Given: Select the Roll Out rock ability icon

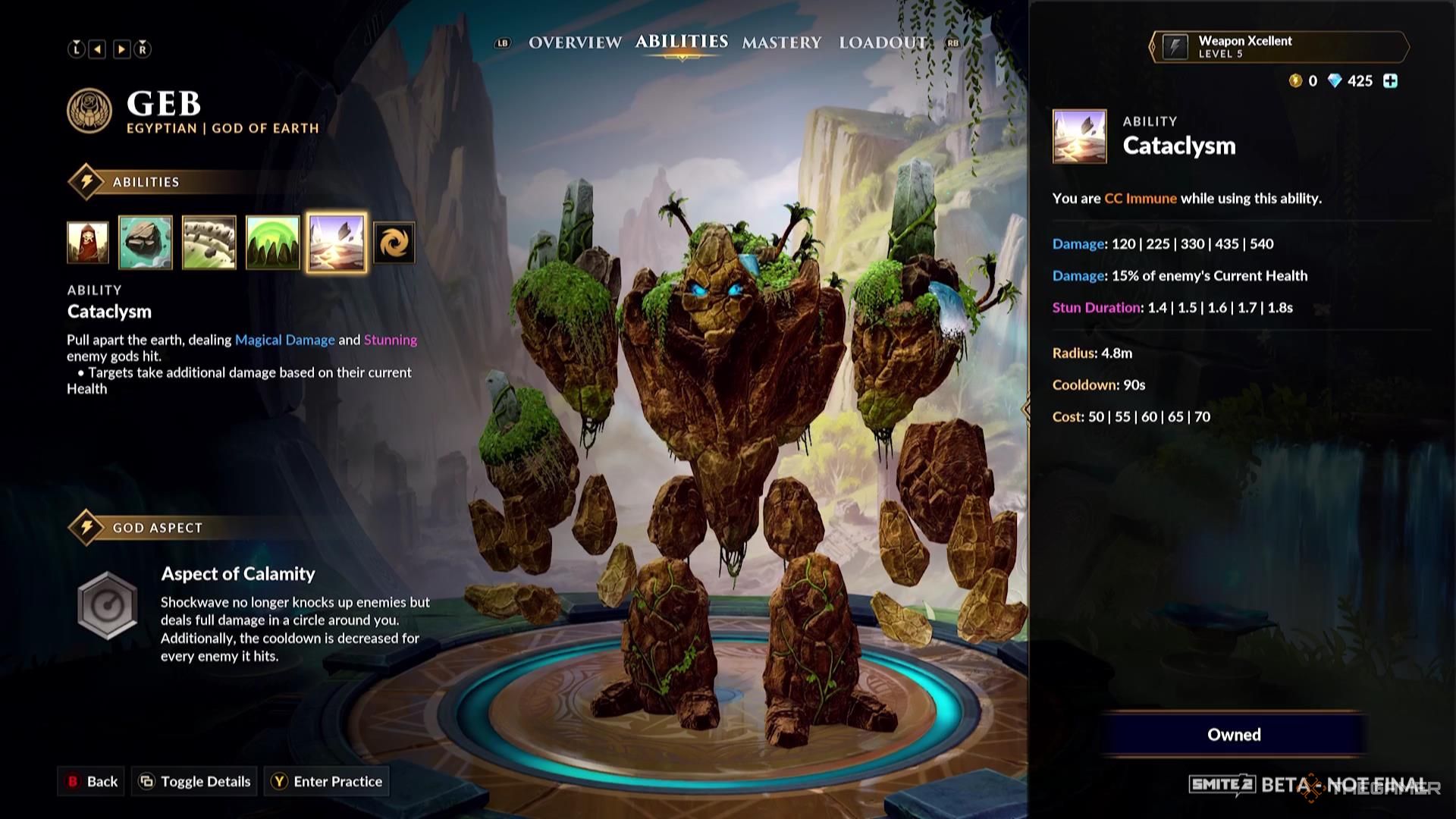Looking at the screenshot, I should [146, 243].
